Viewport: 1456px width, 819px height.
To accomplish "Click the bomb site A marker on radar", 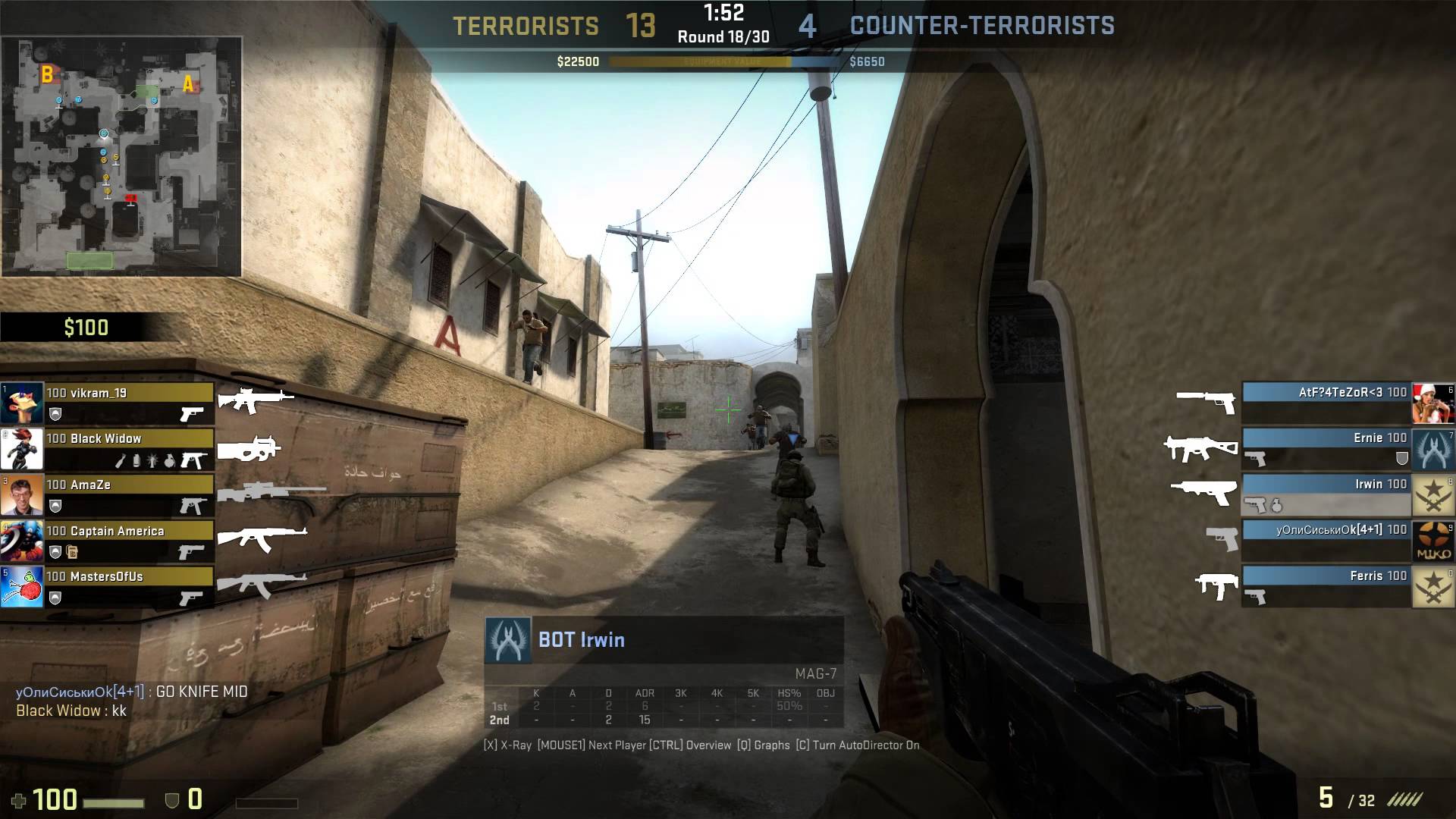I will [x=188, y=83].
